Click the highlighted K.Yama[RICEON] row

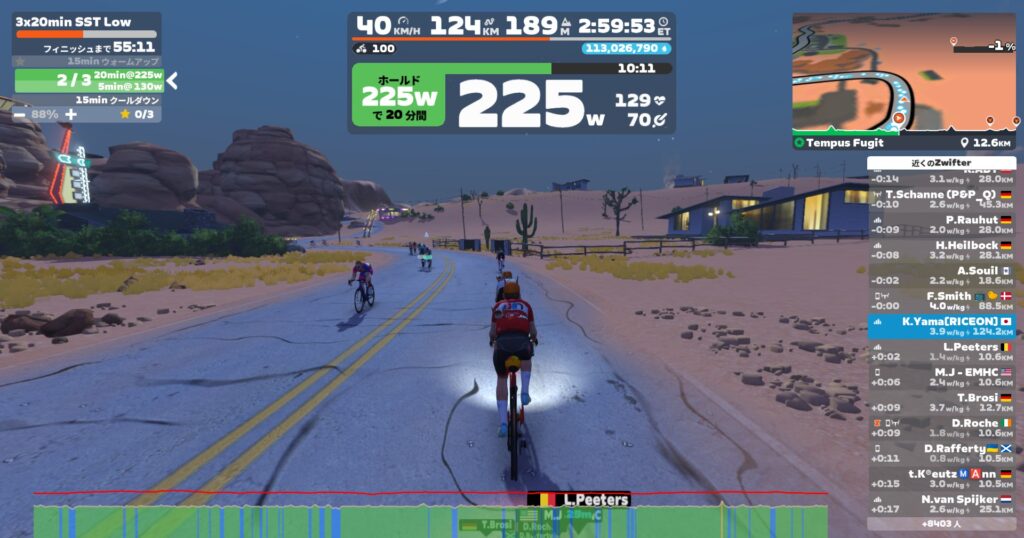point(941,327)
